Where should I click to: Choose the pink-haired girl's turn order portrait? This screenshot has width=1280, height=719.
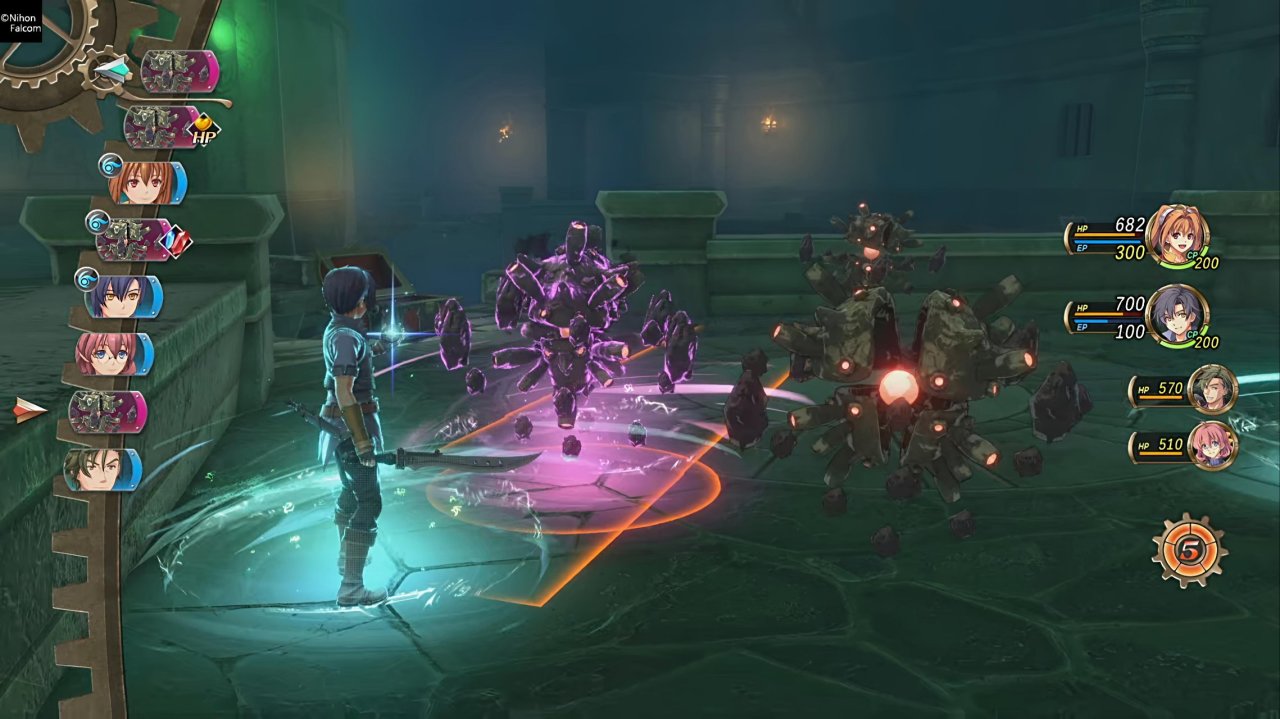112,354
